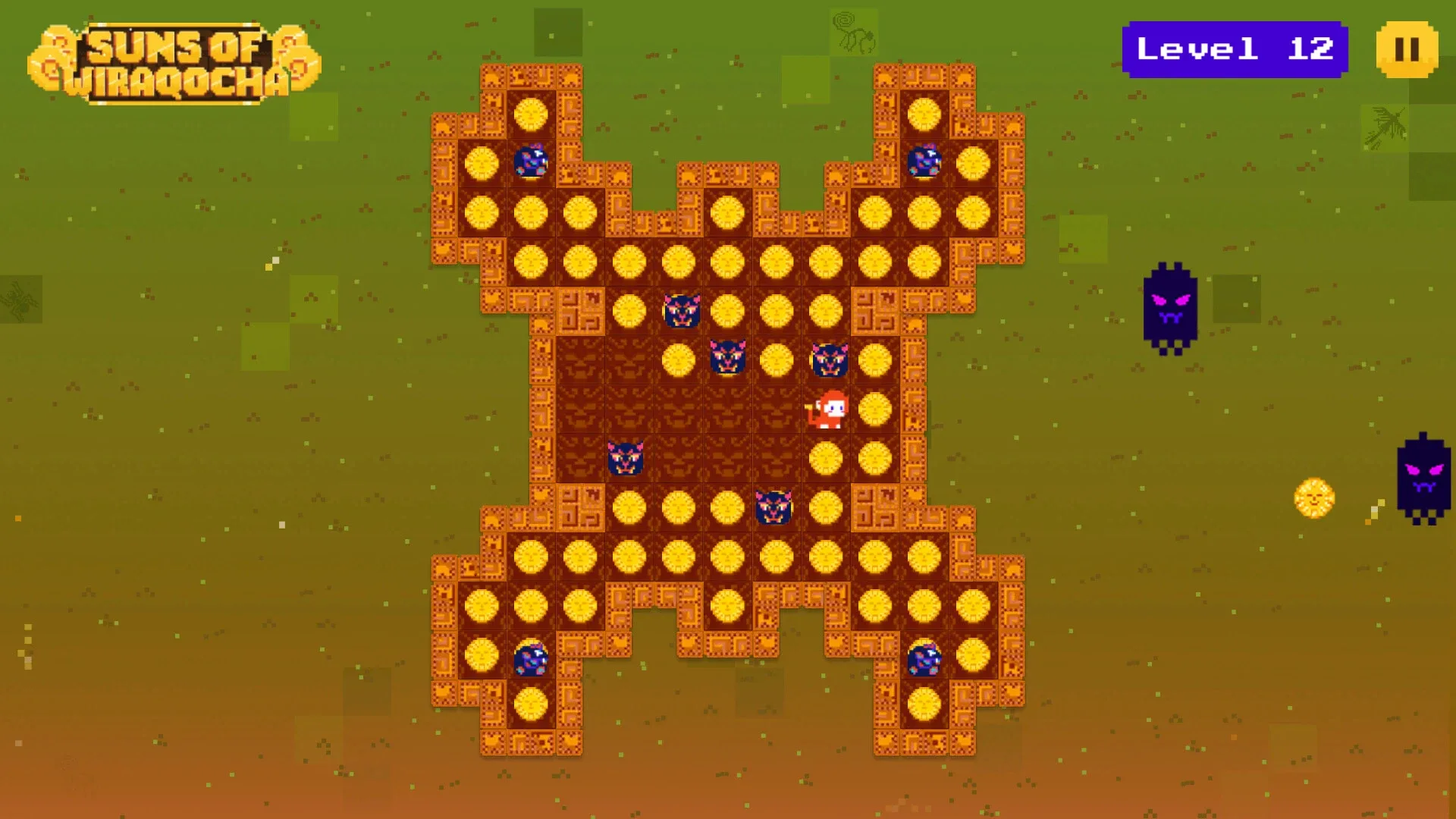Select the blue orb tile in the bottom right board corner
The height and width of the screenshot is (819, 1456).
coord(924,658)
